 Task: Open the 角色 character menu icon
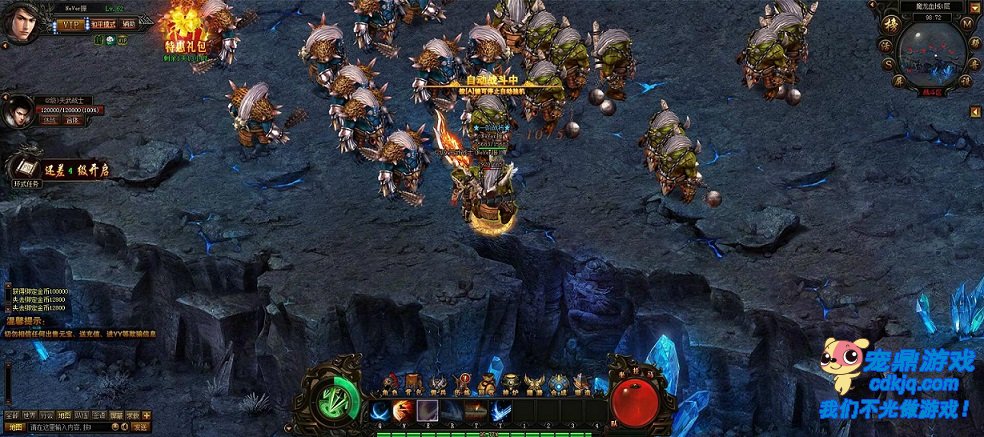(x=391, y=383)
